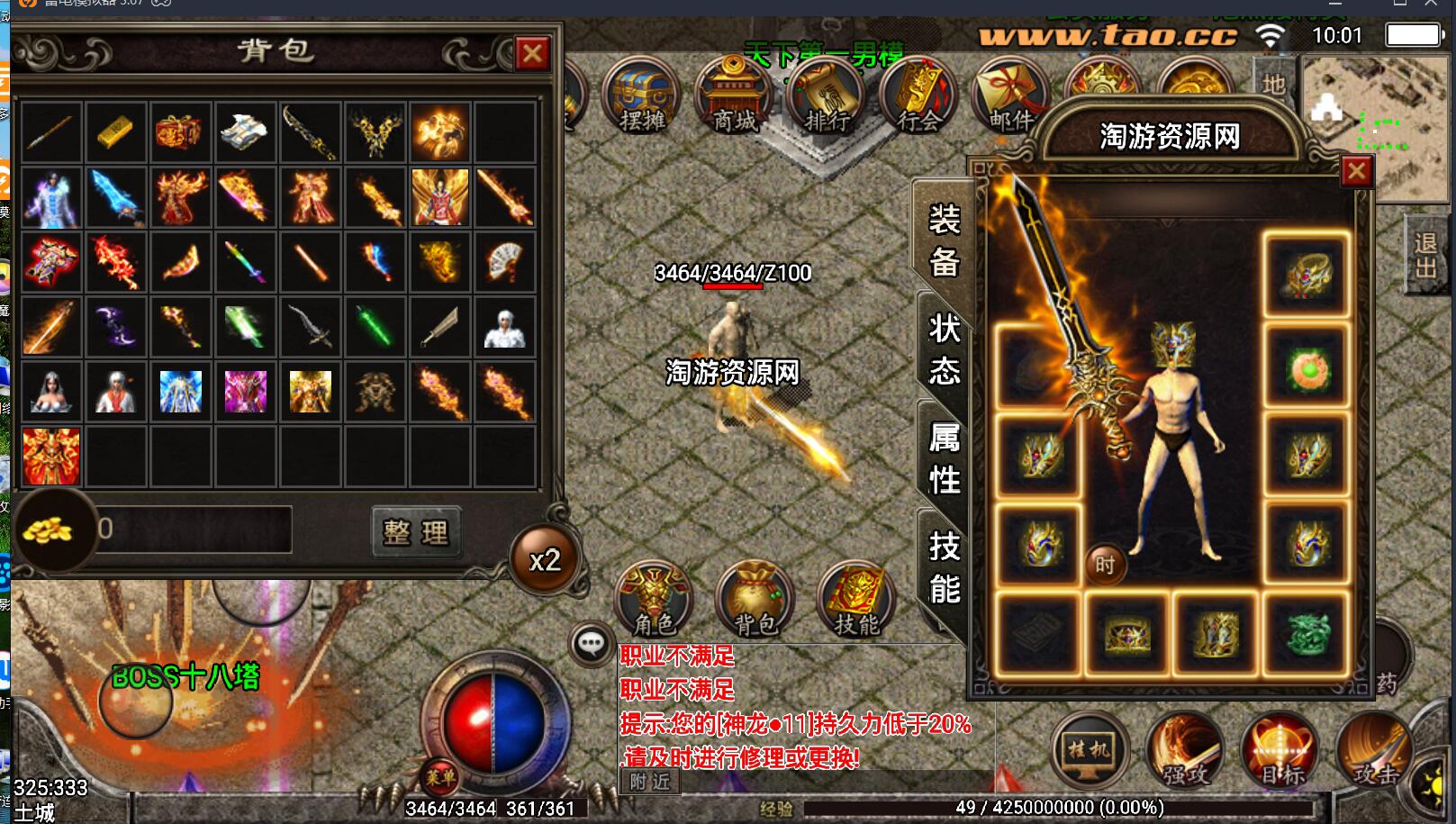This screenshot has height=824, width=1456.
Task: Open the 行会 guild menu
Action: [x=918, y=97]
